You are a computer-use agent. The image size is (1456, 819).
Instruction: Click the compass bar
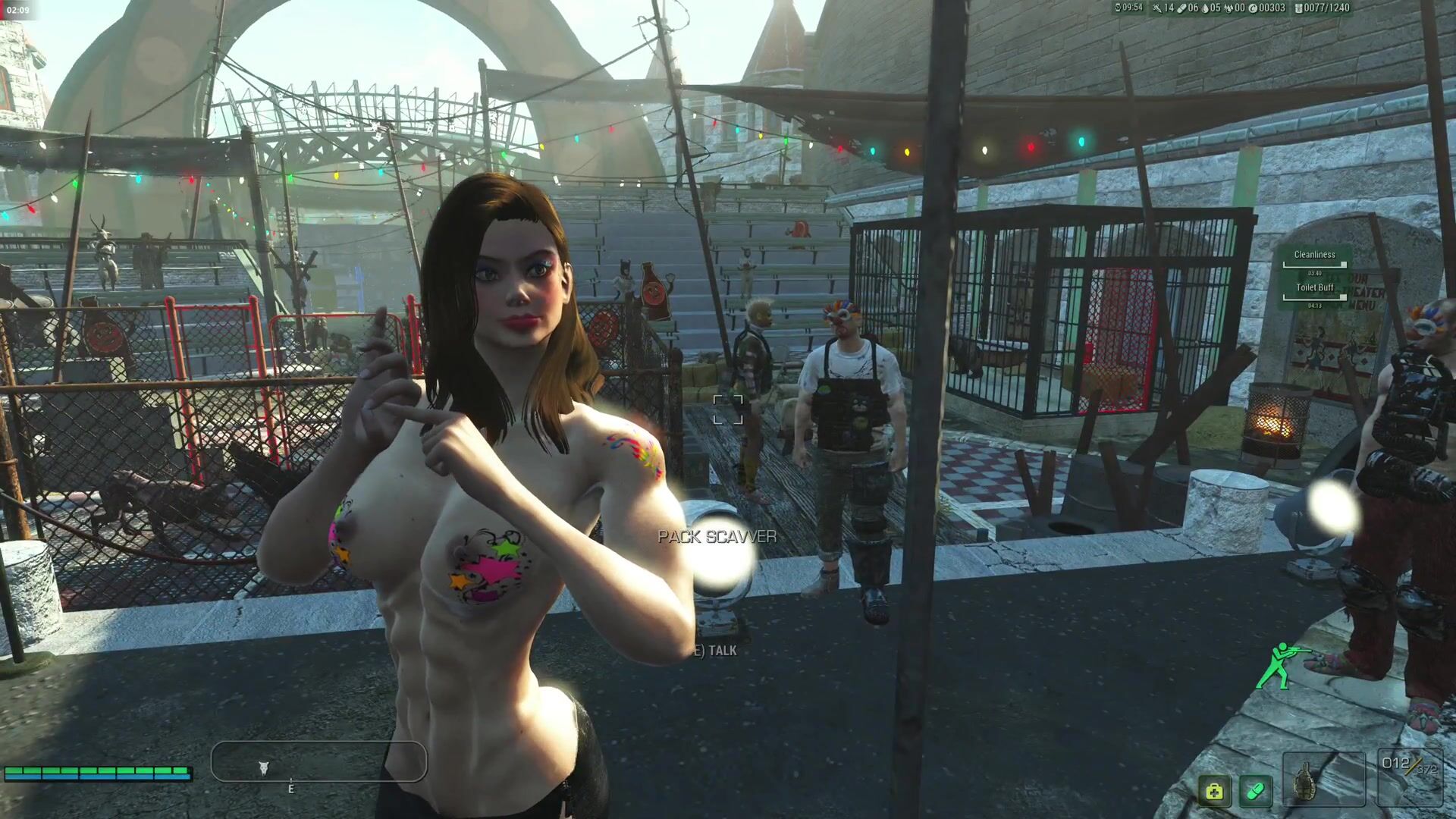point(318,761)
